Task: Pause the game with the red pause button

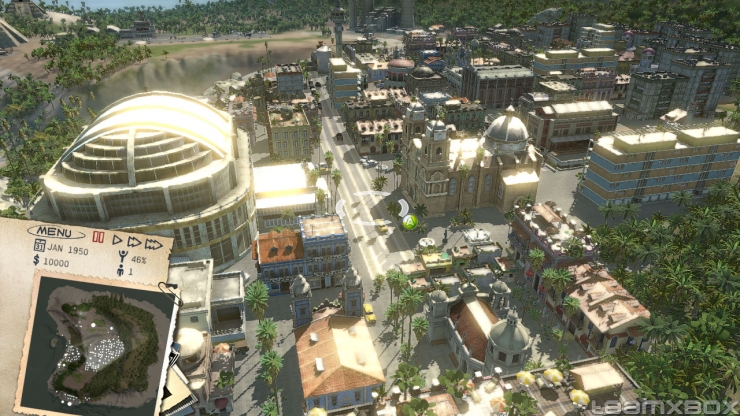Action: [98, 238]
